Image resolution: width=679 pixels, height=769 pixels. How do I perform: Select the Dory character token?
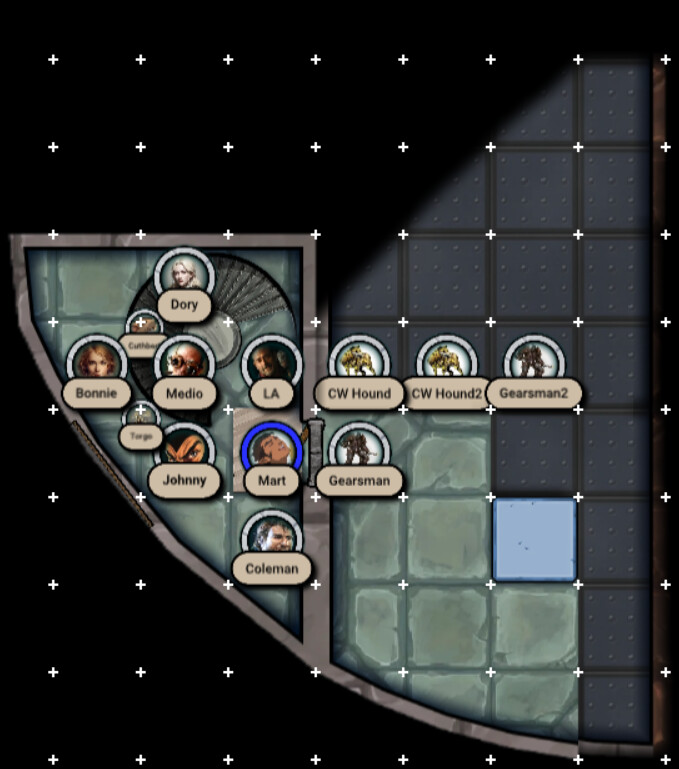(x=184, y=273)
